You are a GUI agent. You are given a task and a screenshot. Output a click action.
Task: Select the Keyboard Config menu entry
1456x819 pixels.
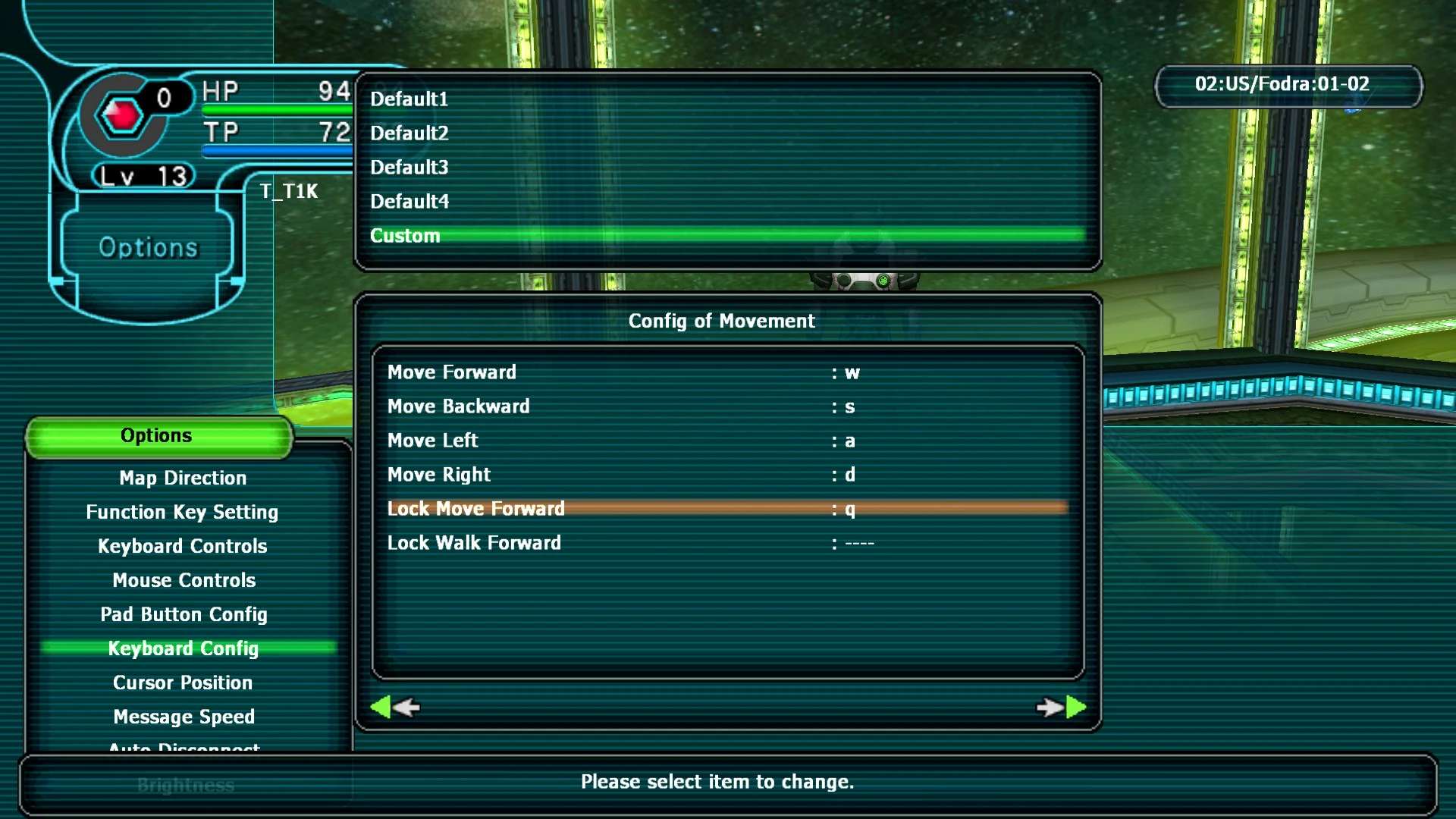click(x=183, y=648)
